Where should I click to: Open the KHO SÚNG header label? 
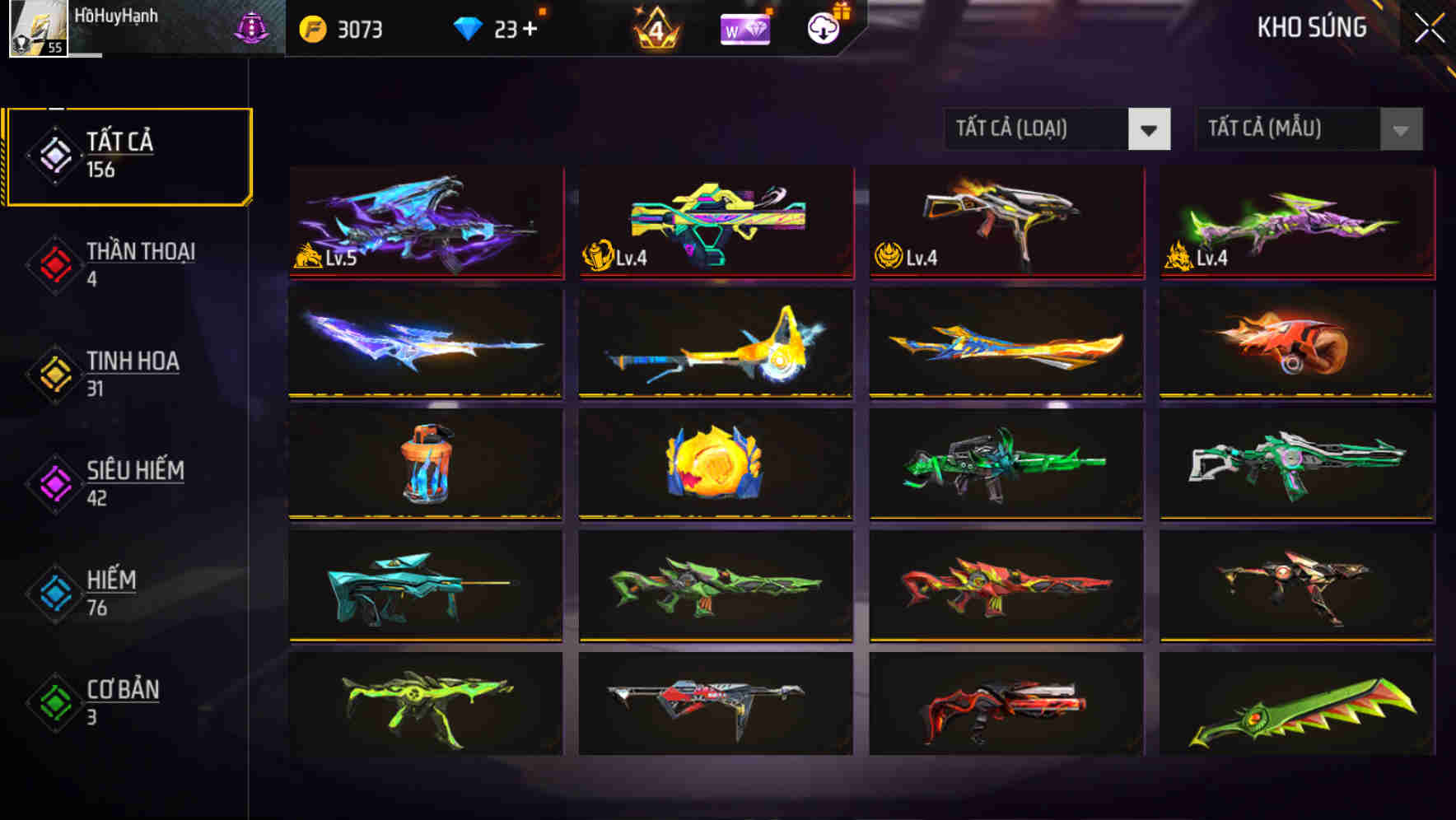click(x=1310, y=27)
